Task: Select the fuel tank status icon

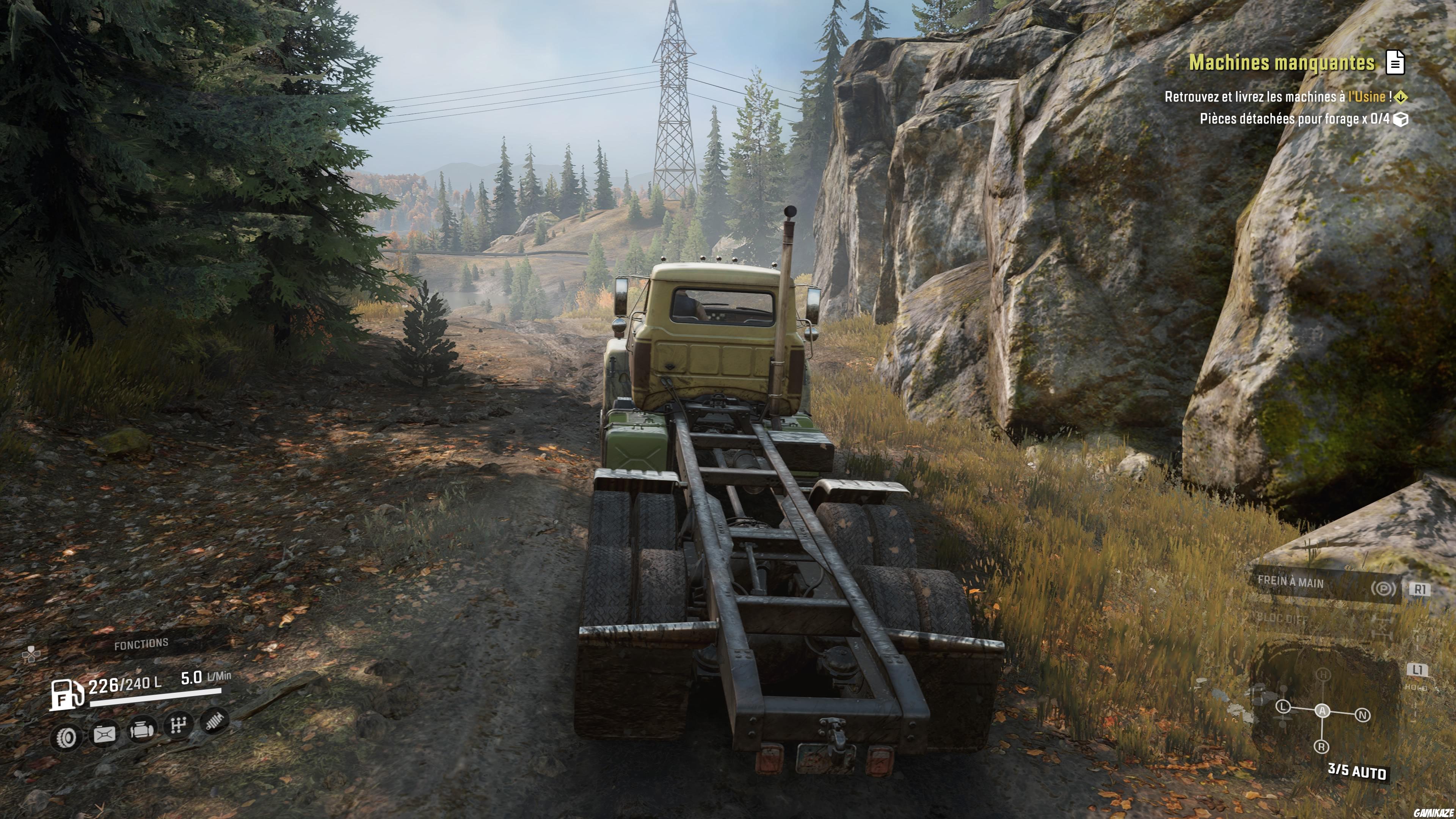Action: pos(105,734)
